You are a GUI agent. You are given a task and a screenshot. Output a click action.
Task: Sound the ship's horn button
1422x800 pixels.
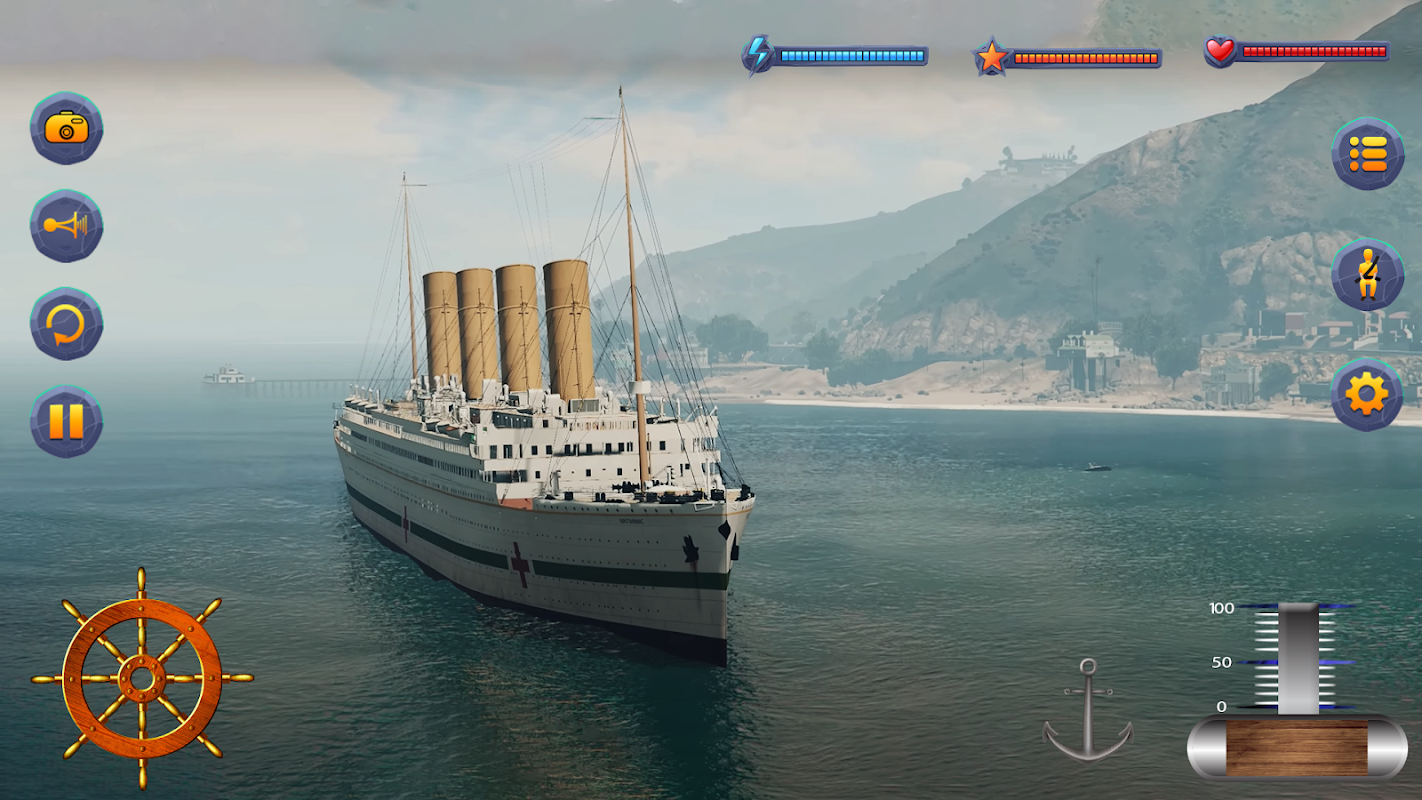click(x=66, y=226)
